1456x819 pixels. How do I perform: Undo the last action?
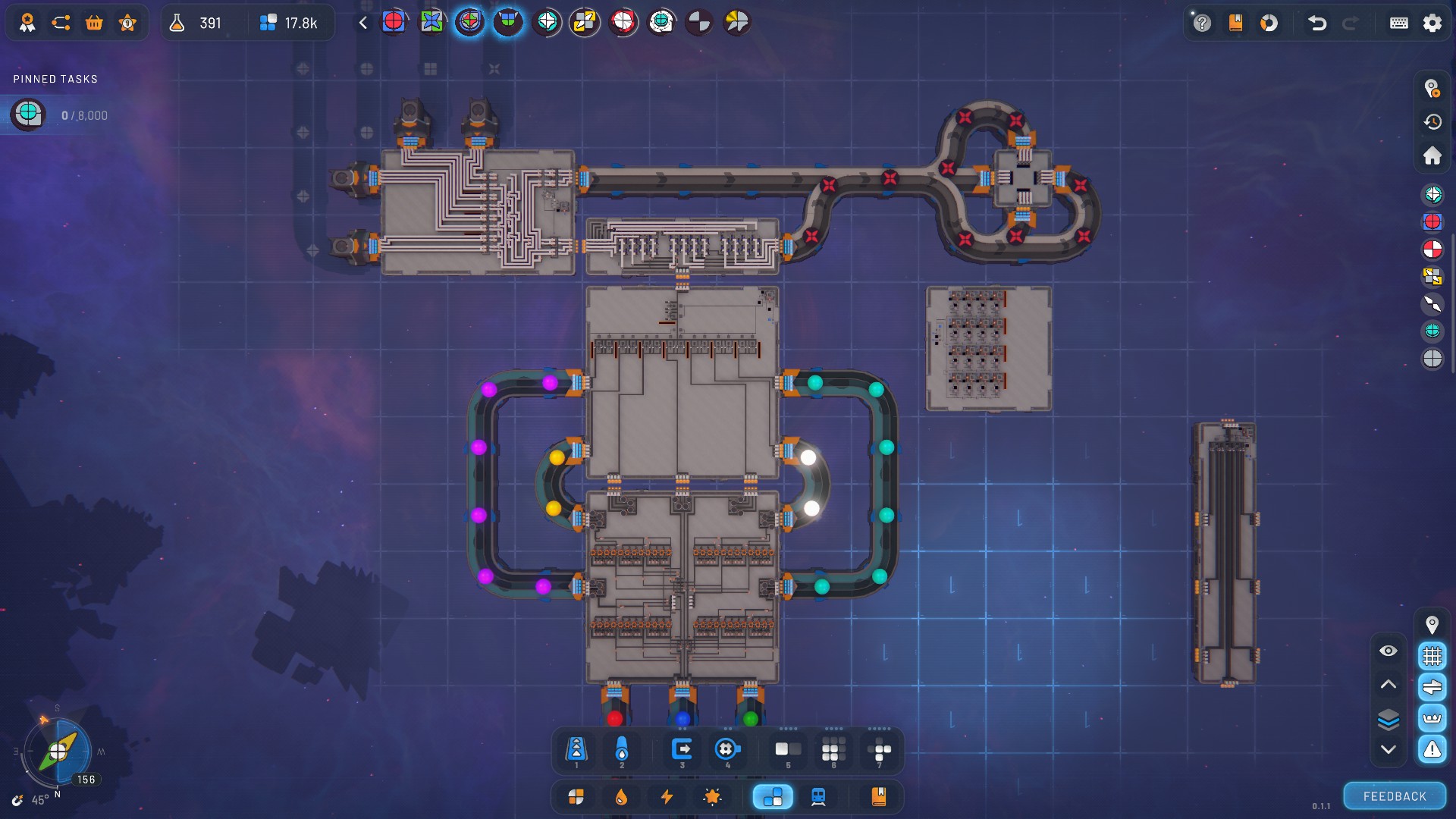pos(1317,23)
